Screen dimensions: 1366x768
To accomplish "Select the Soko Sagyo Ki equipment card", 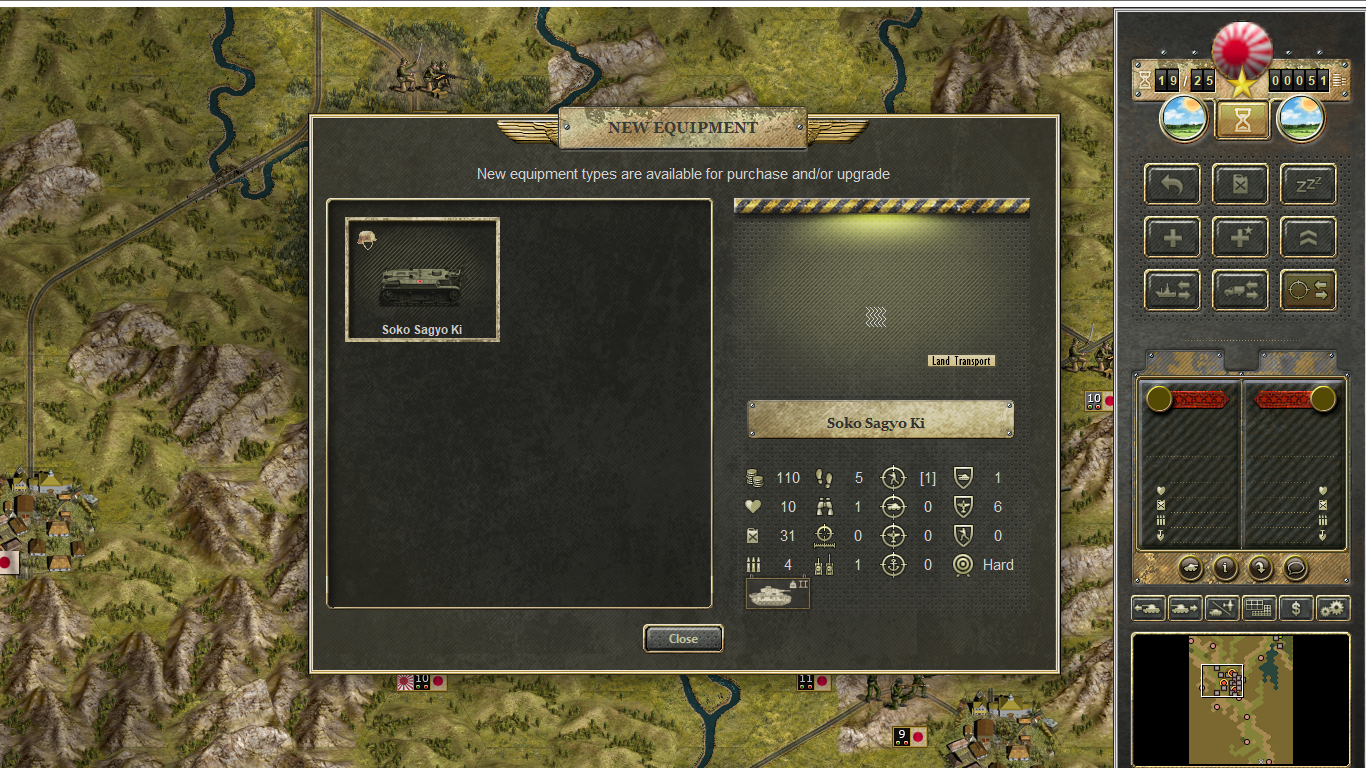I will [x=422, y=279].
